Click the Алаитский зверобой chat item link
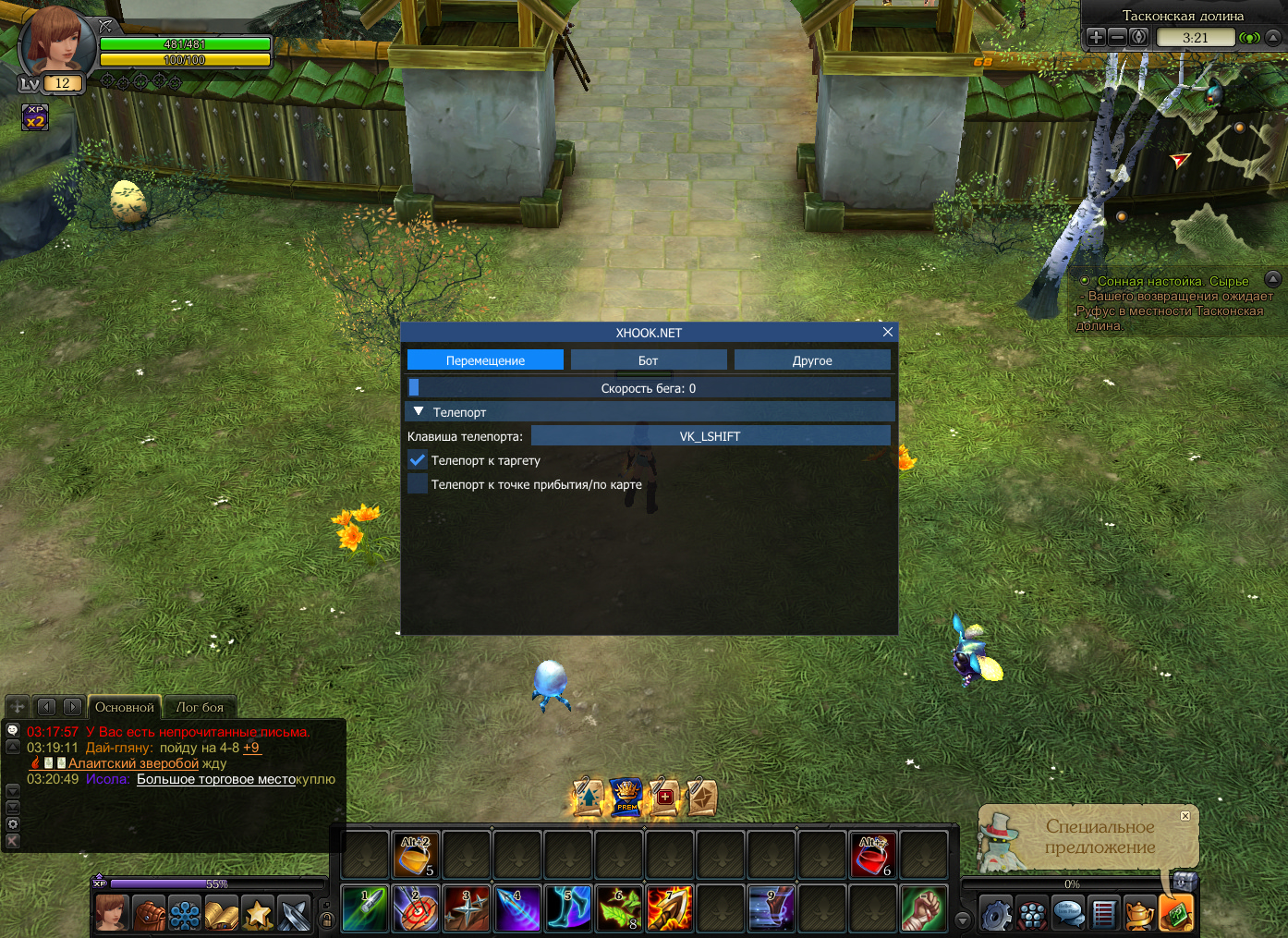The height and width of the screenshot is (938, 1288). click(x=133, y=763)
